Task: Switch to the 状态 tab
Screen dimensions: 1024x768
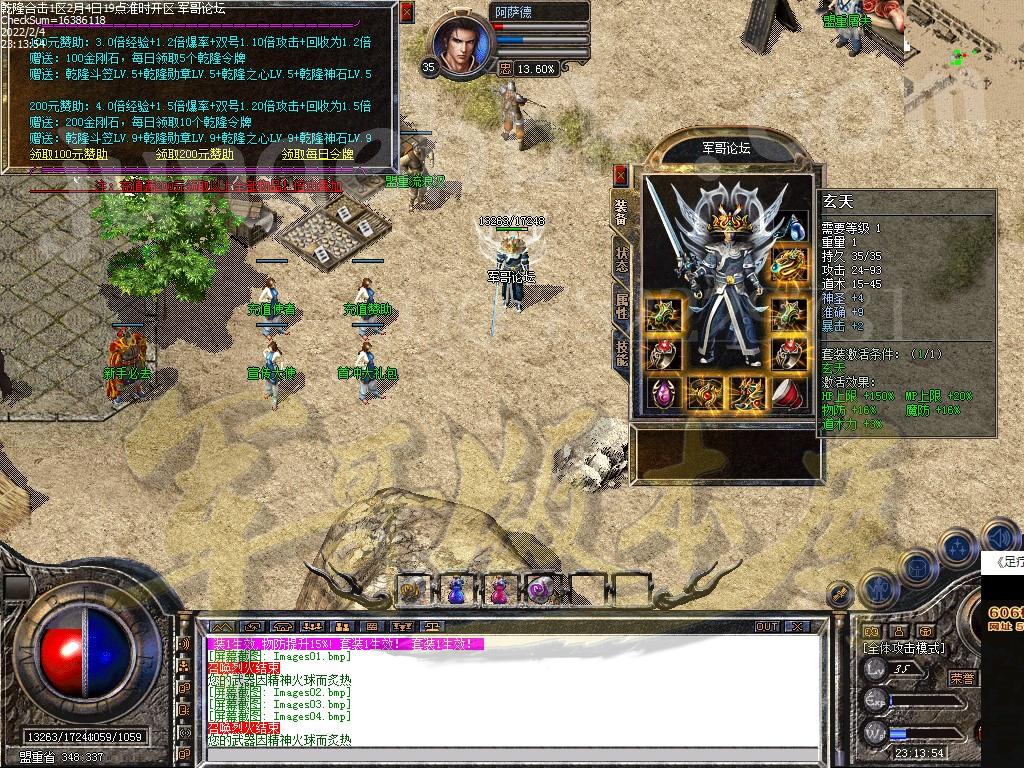Action: (621, 259)
